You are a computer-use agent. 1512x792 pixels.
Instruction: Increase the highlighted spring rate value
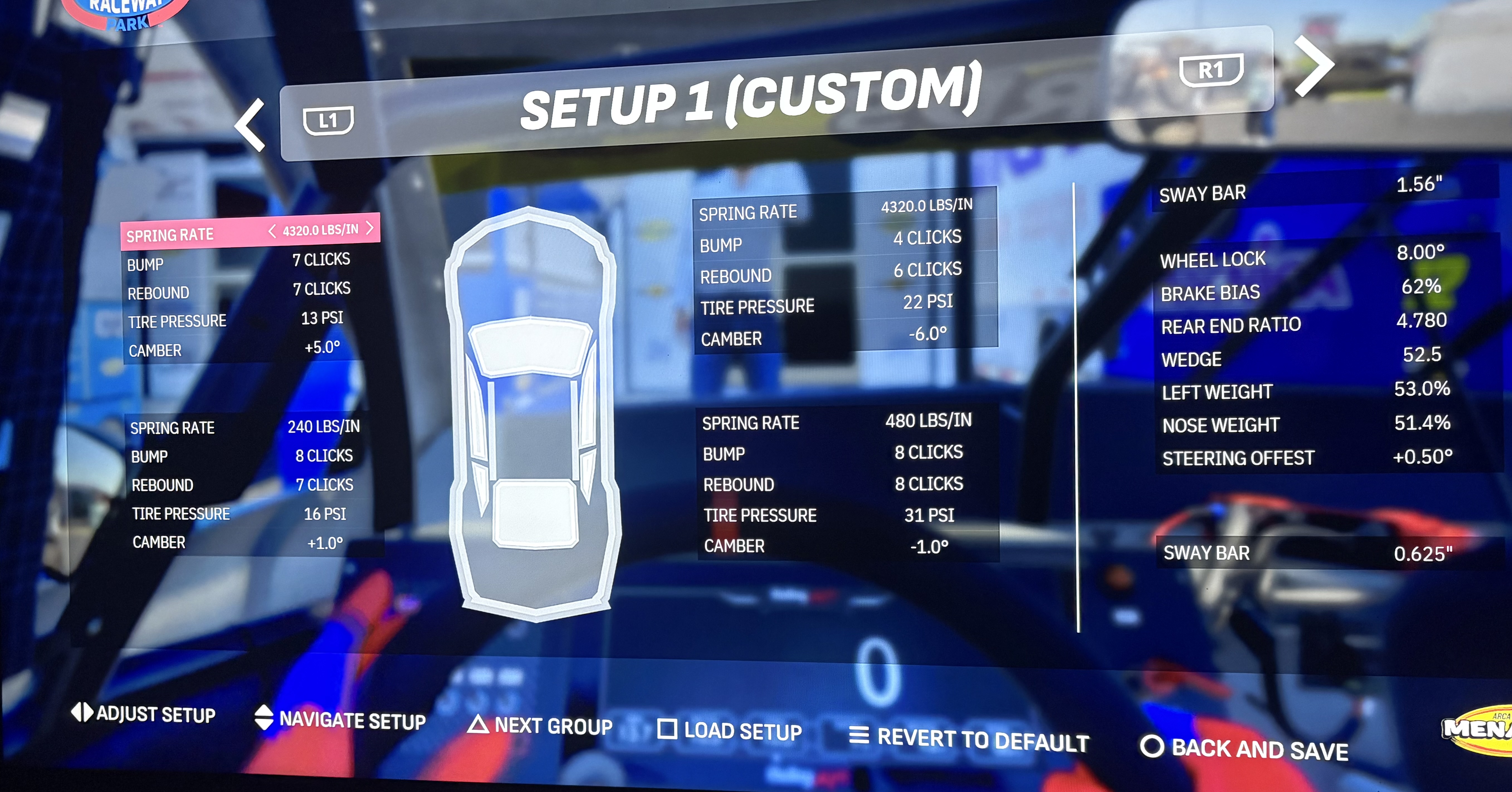click(370, 228)
